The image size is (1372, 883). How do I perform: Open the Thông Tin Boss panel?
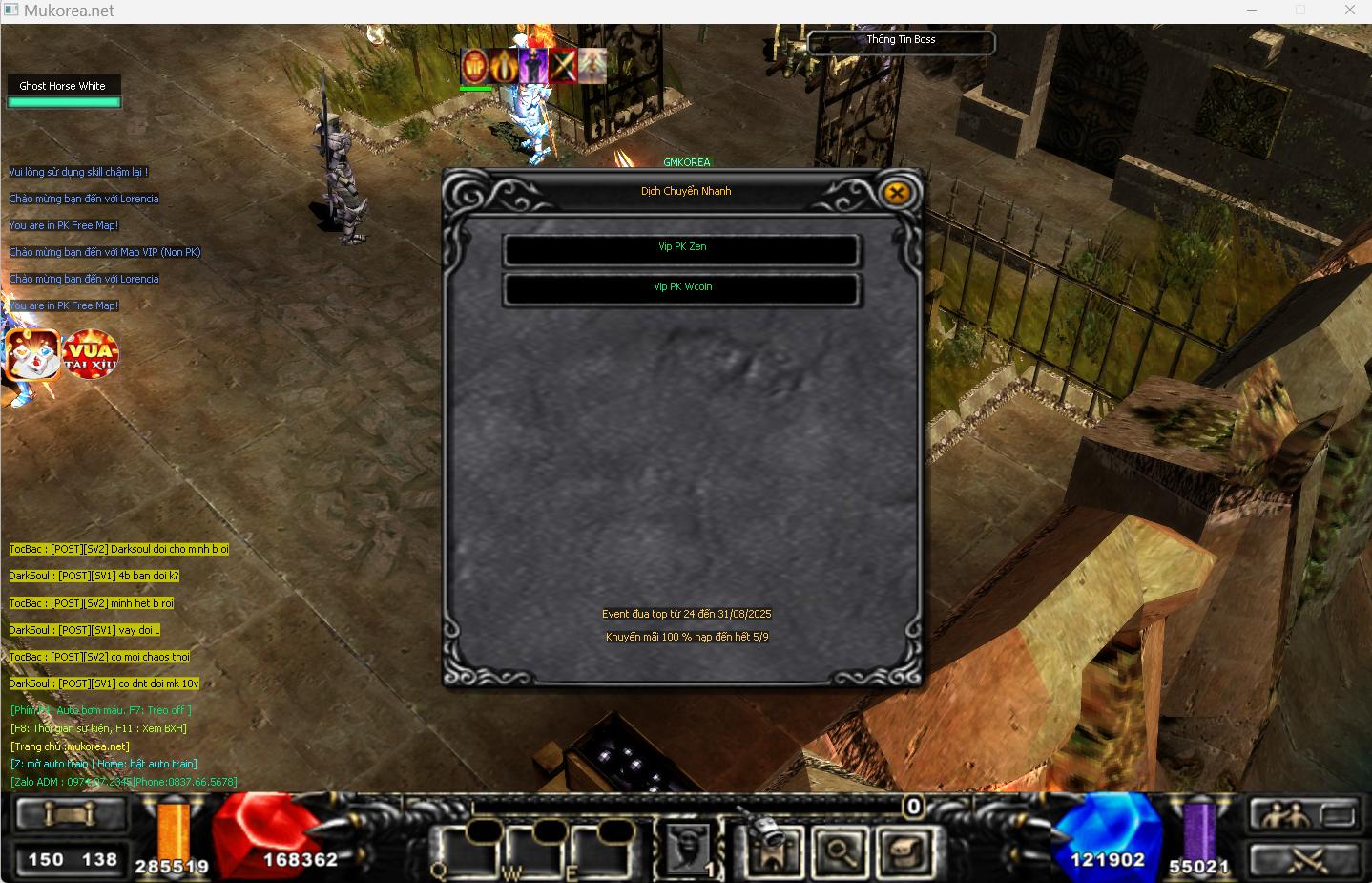click(x=901, y=41)
